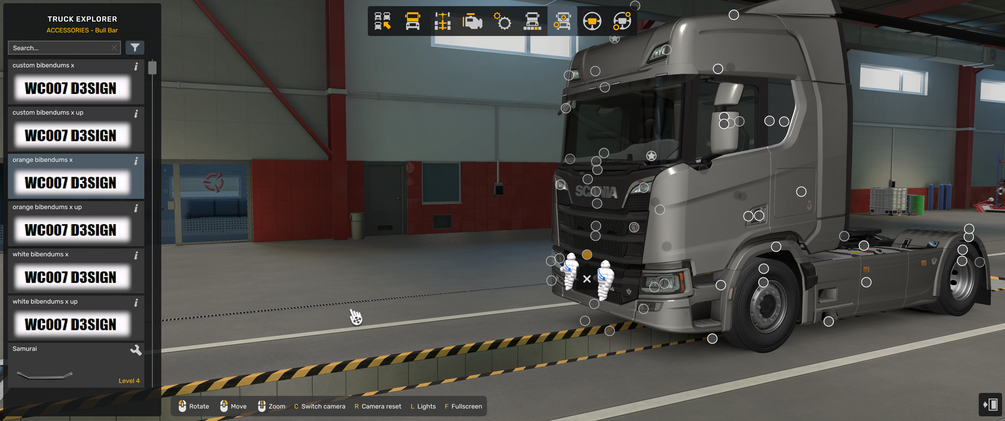This screenshot has width=1005, height=421.
Task: Show info for 'custom bibendums x'
Action: point(136,66)
